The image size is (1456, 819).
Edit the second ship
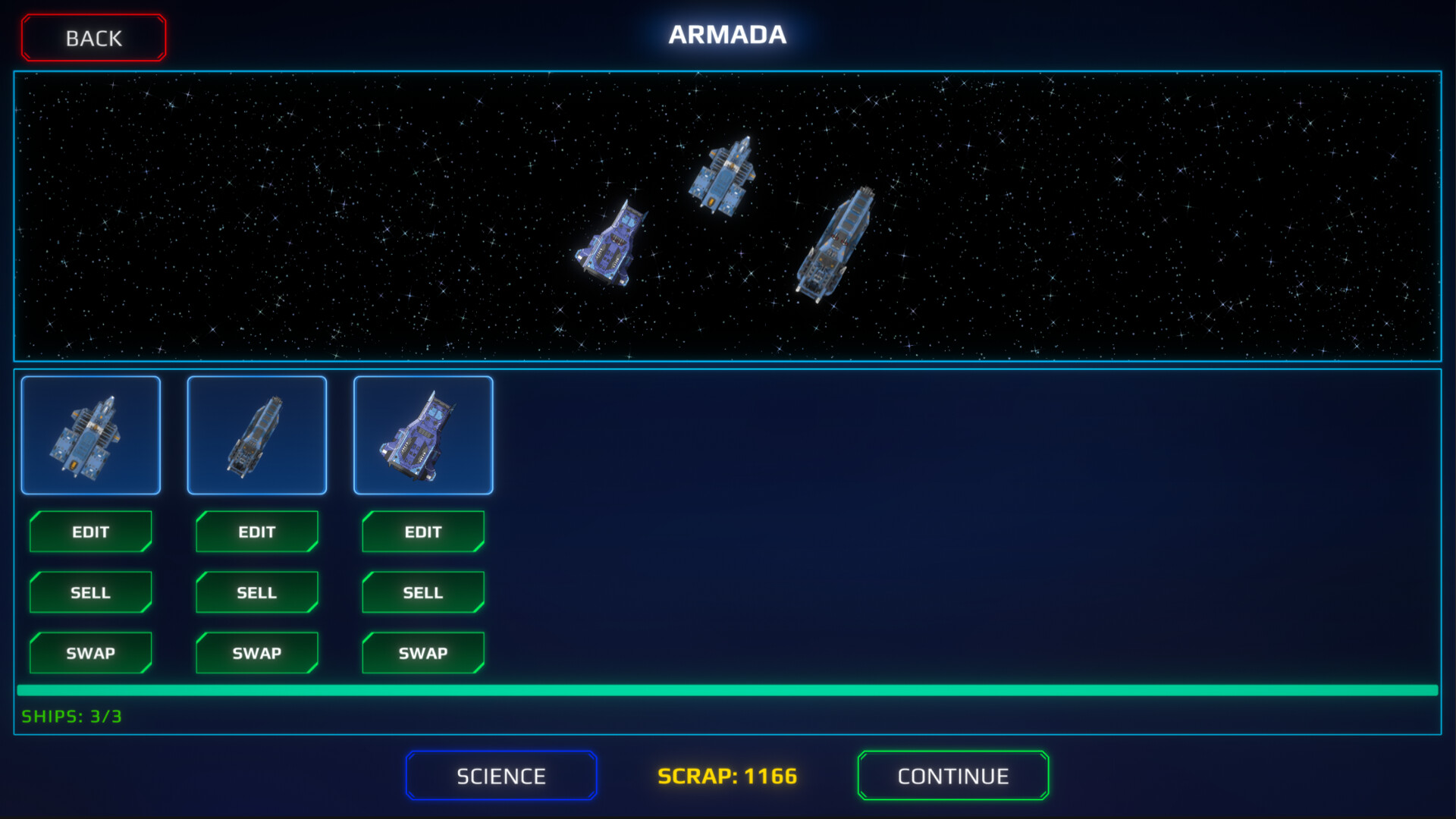pos(256,532)
